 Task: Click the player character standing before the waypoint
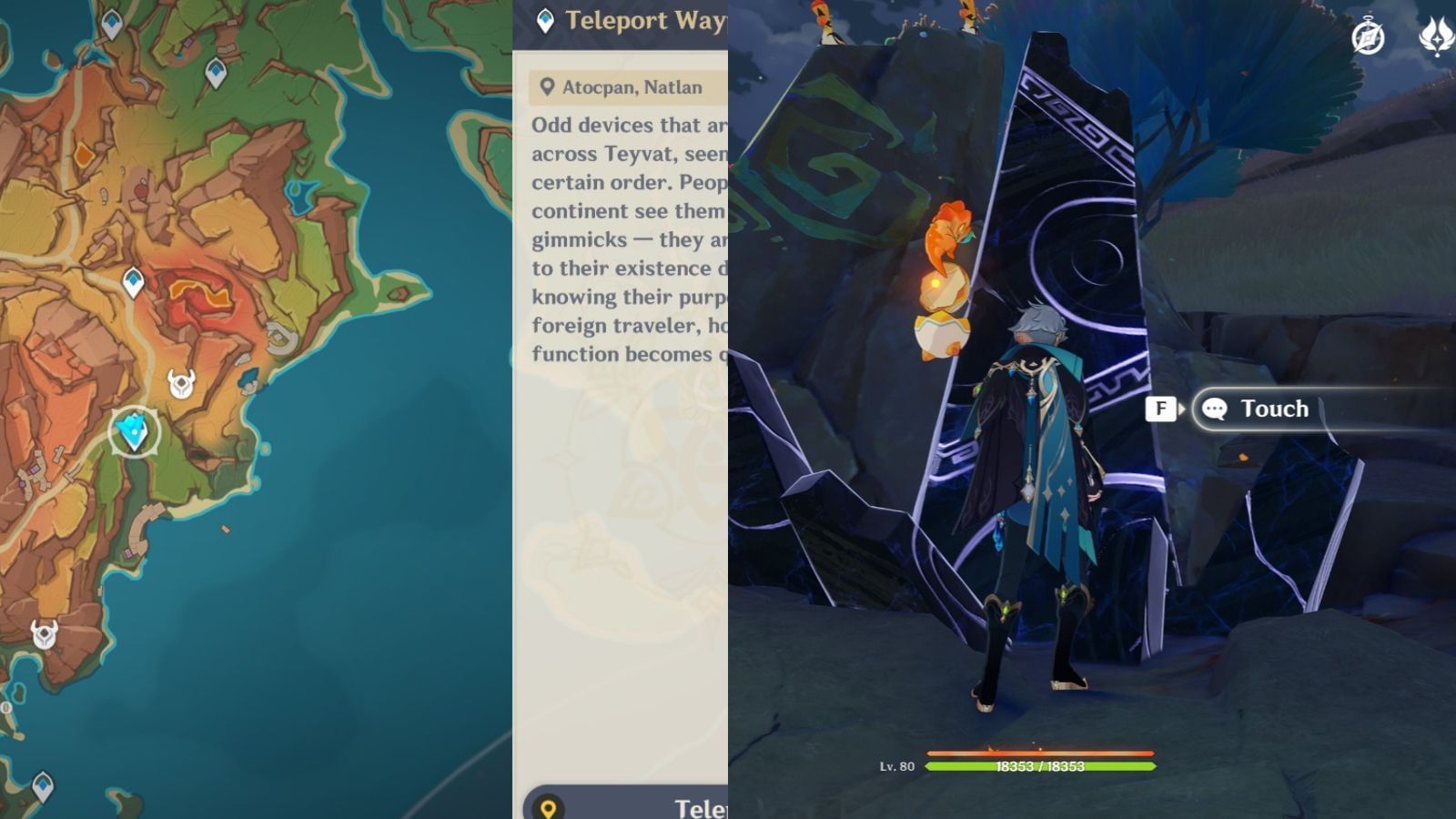click(x=1037, y=473)
